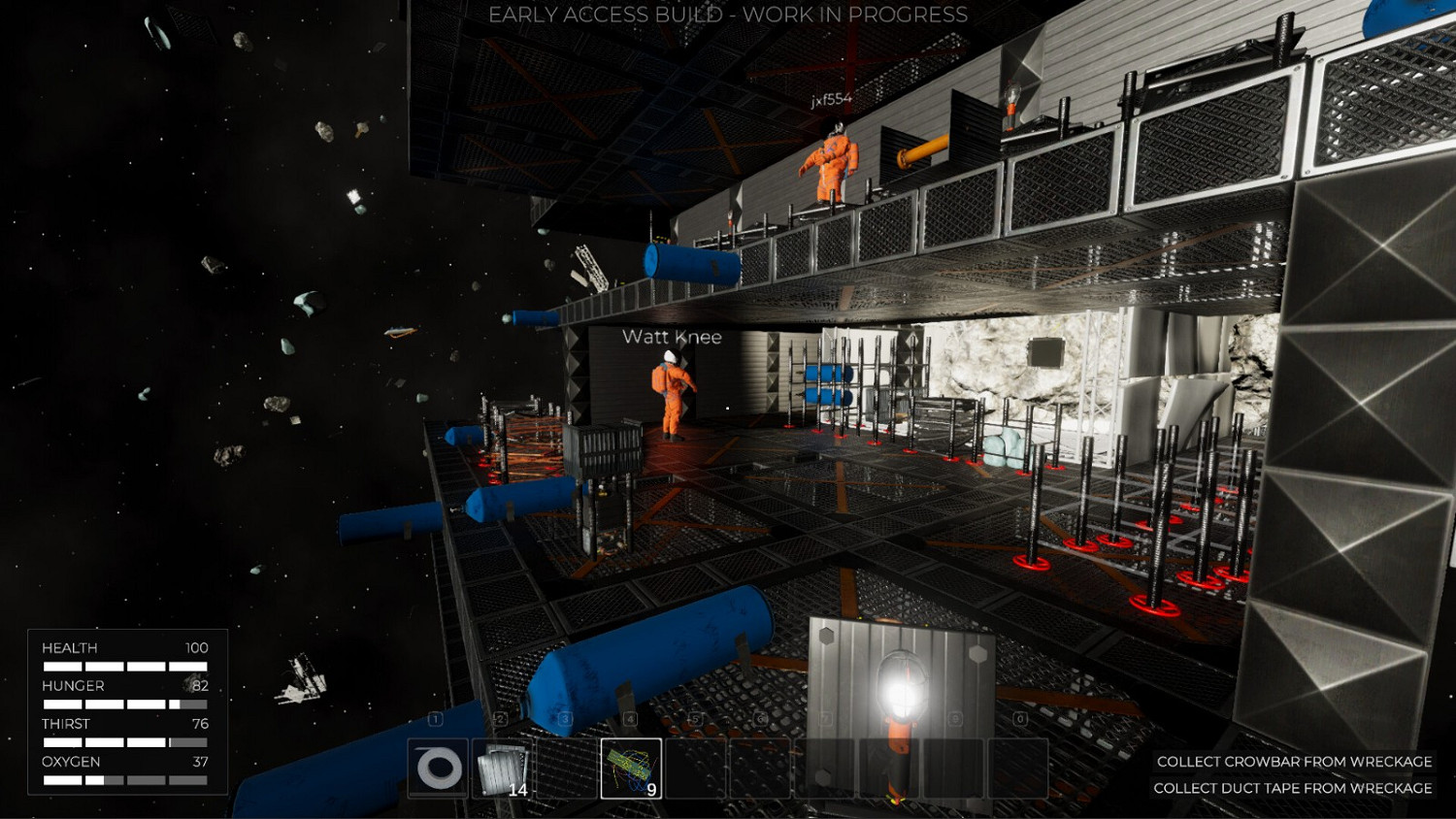Click the OXYGEN level bar

126,778
